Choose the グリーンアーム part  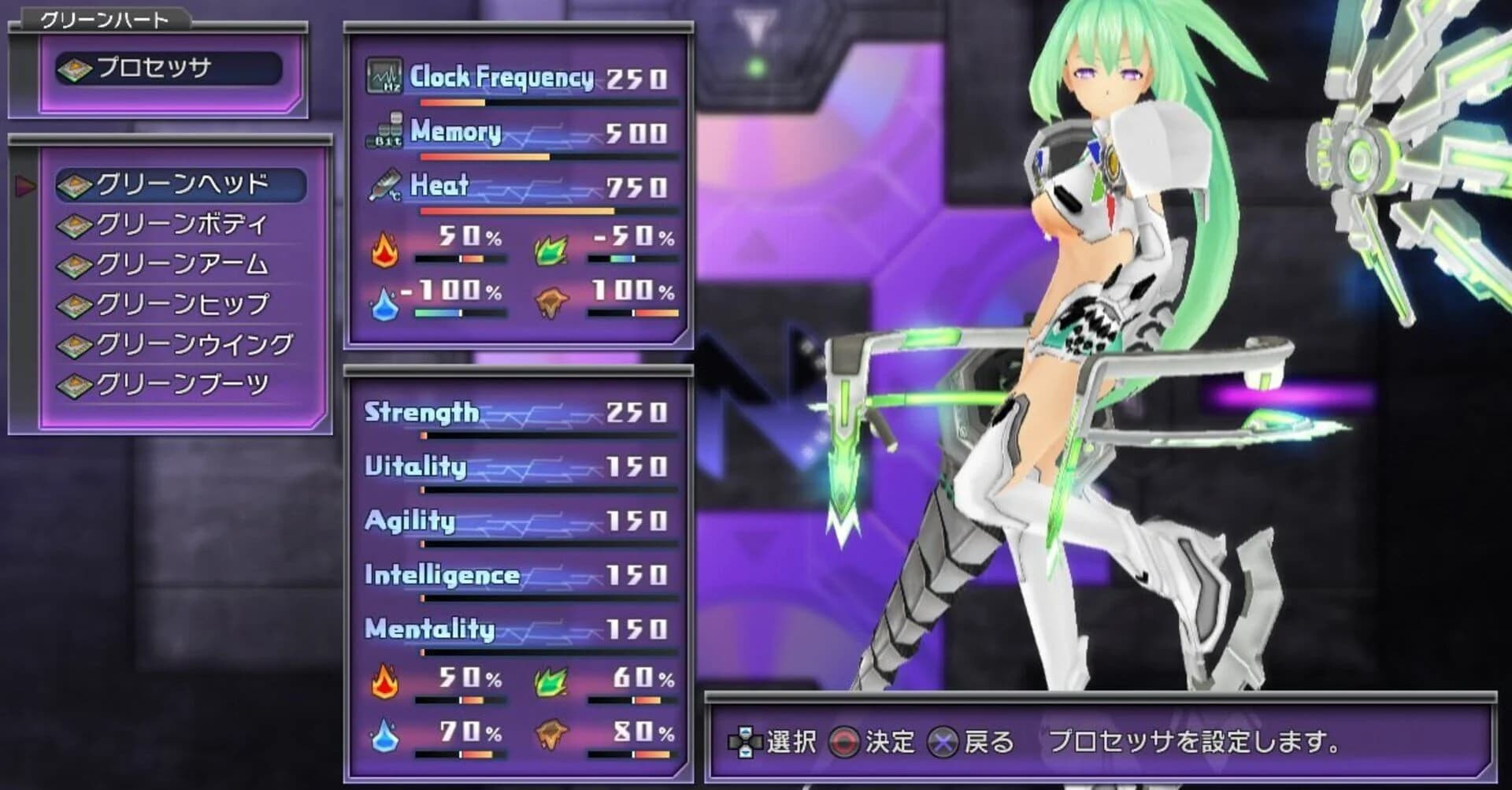coord(181,265)
